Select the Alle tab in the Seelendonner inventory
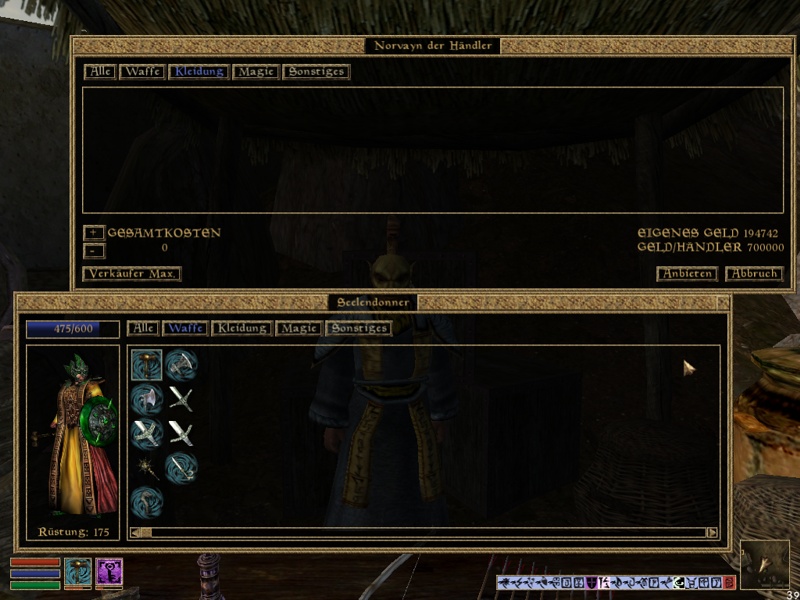Screen dimensions: 800x600 pyautogui.click(x=143, y=328)
